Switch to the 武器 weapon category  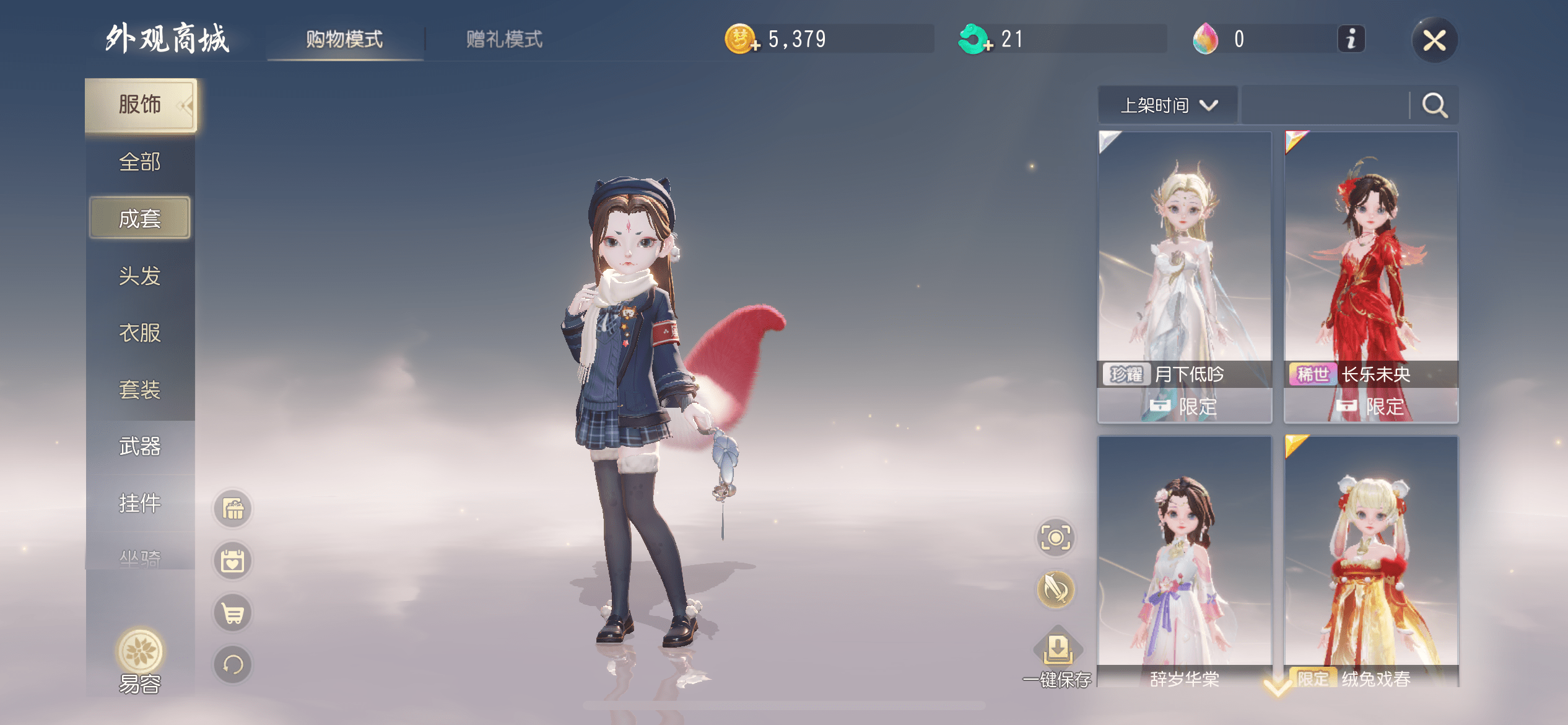[140, 446]
